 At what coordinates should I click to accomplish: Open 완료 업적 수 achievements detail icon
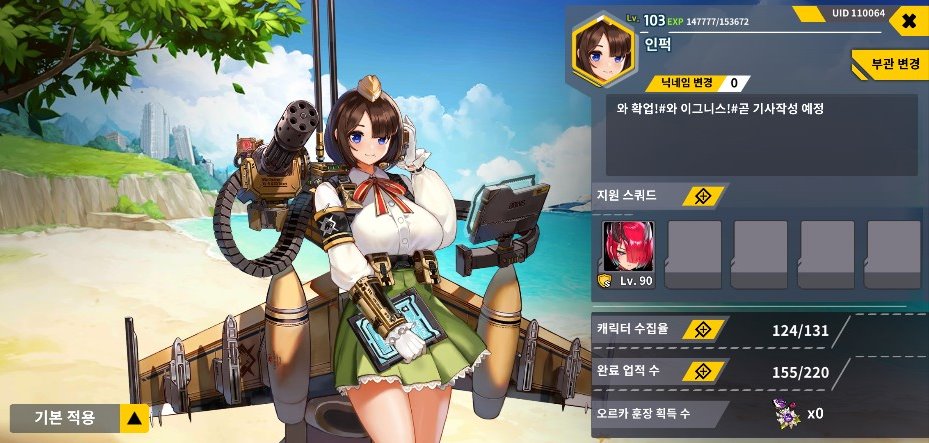coord(703,371)
